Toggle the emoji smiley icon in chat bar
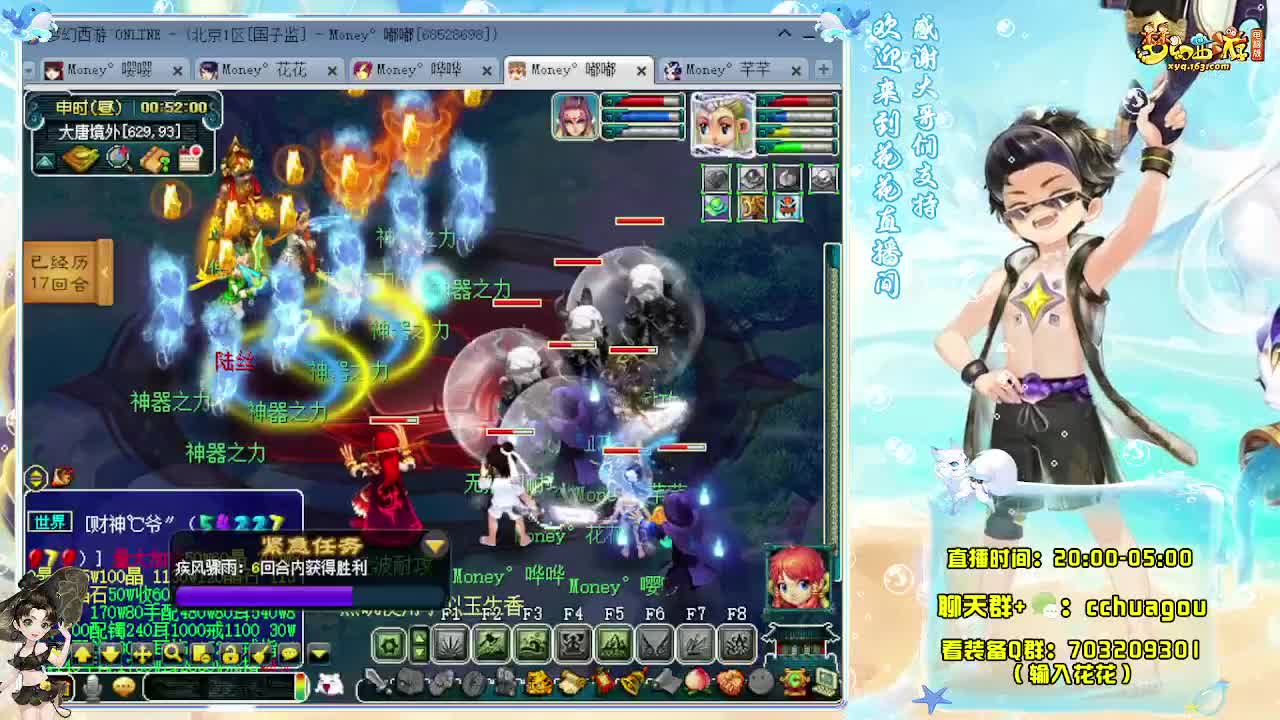The height and width of the screenshot is (720, 1280). pyautogui.click(x=123, y=687)
